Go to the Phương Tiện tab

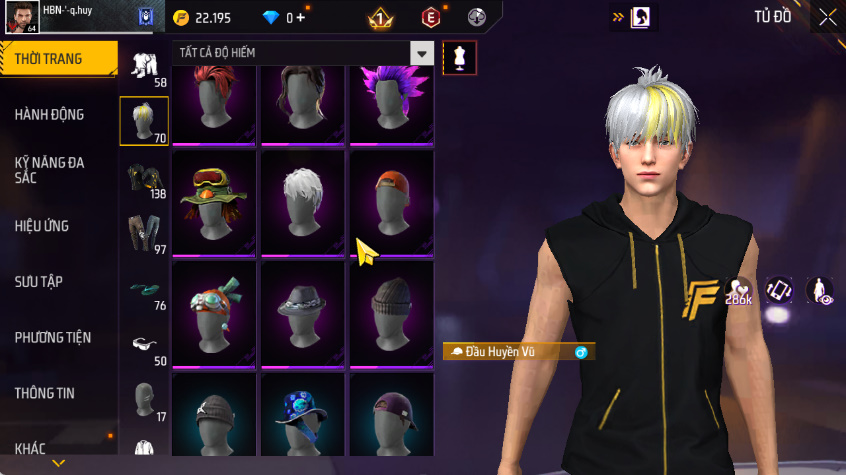click(x=52, y=338)
